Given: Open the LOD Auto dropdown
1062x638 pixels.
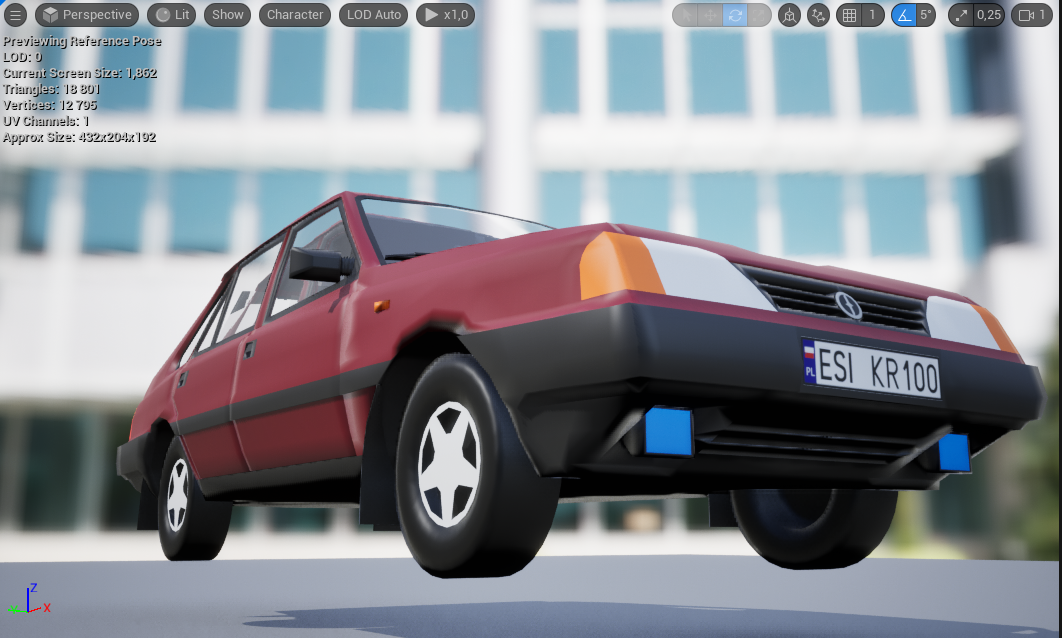Looking at the screenshot, I should [375, 15].
